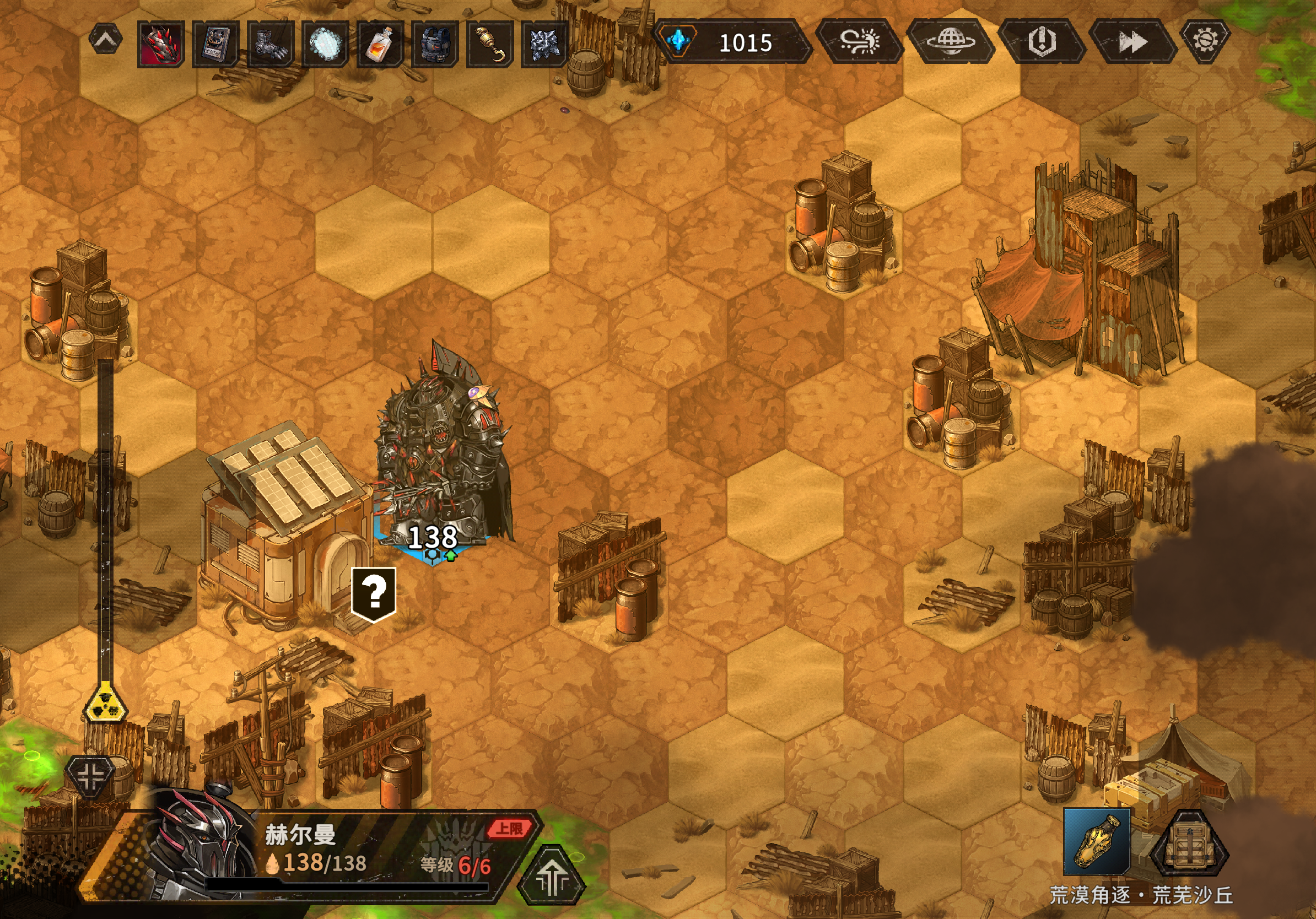Inspect the tactical vest relic
The width and height of the screenshot is (1316, 919).
435,44
